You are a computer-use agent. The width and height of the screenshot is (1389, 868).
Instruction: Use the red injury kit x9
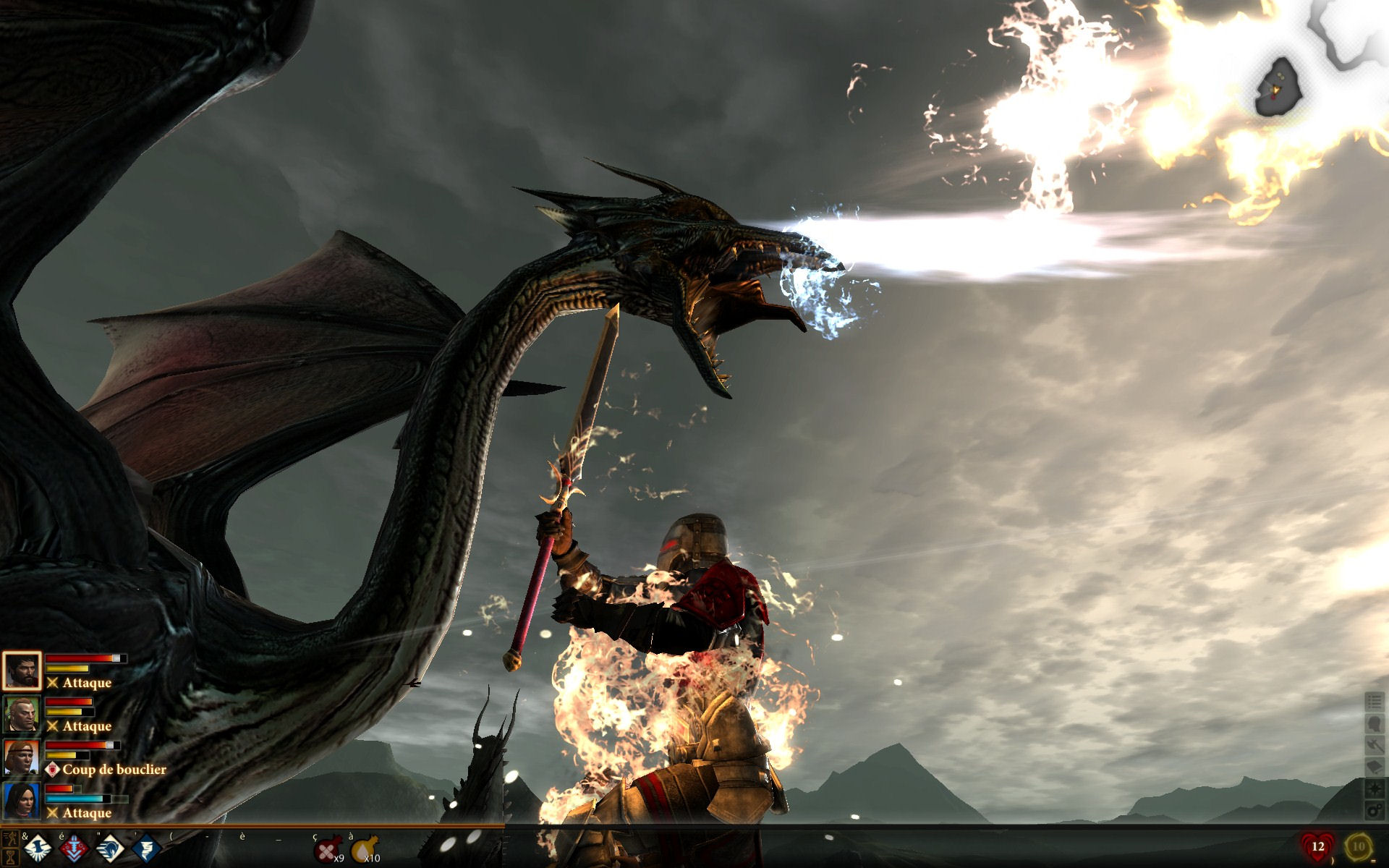[328, 848]
